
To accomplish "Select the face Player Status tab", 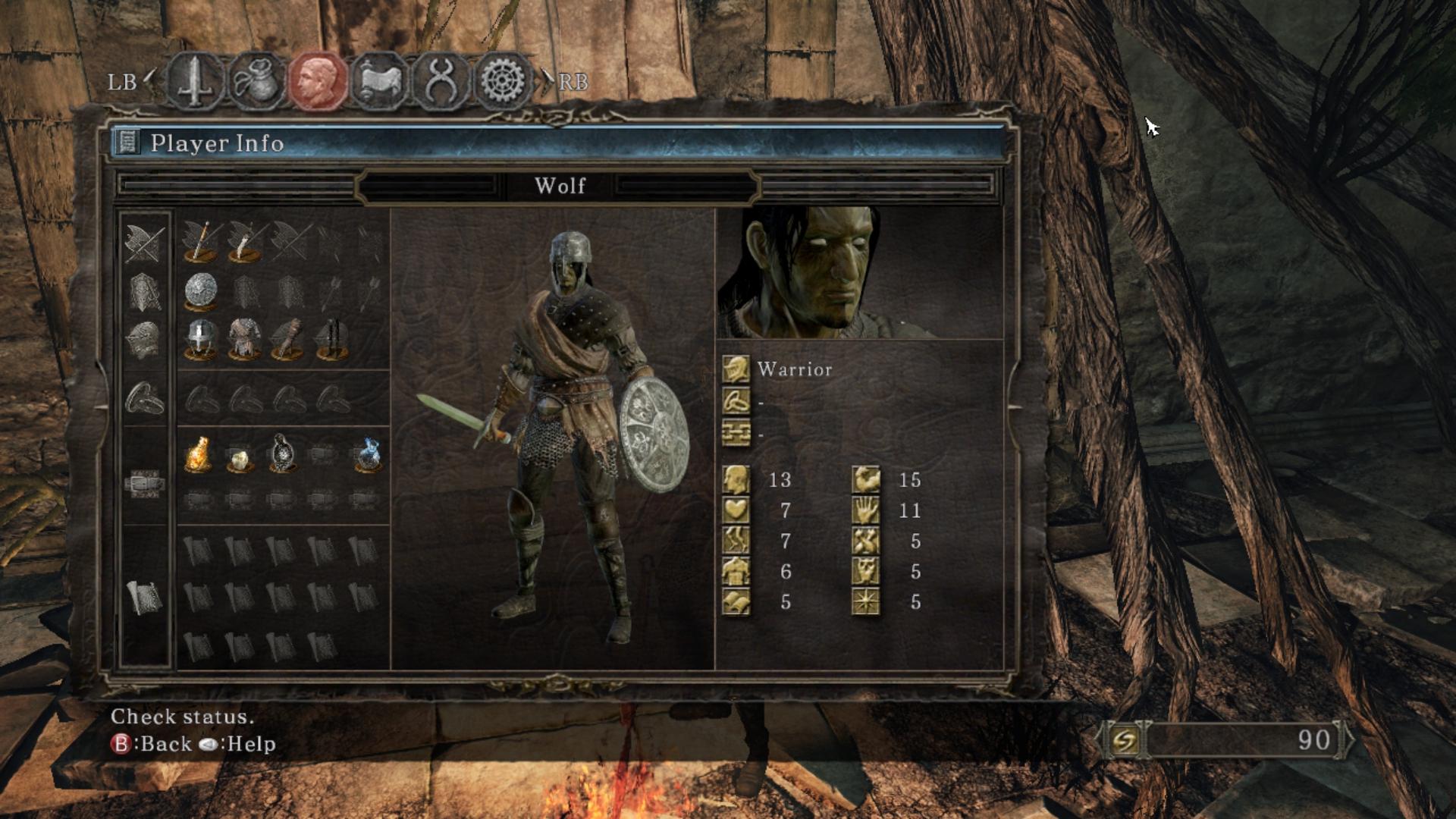I will coord(318,80).
